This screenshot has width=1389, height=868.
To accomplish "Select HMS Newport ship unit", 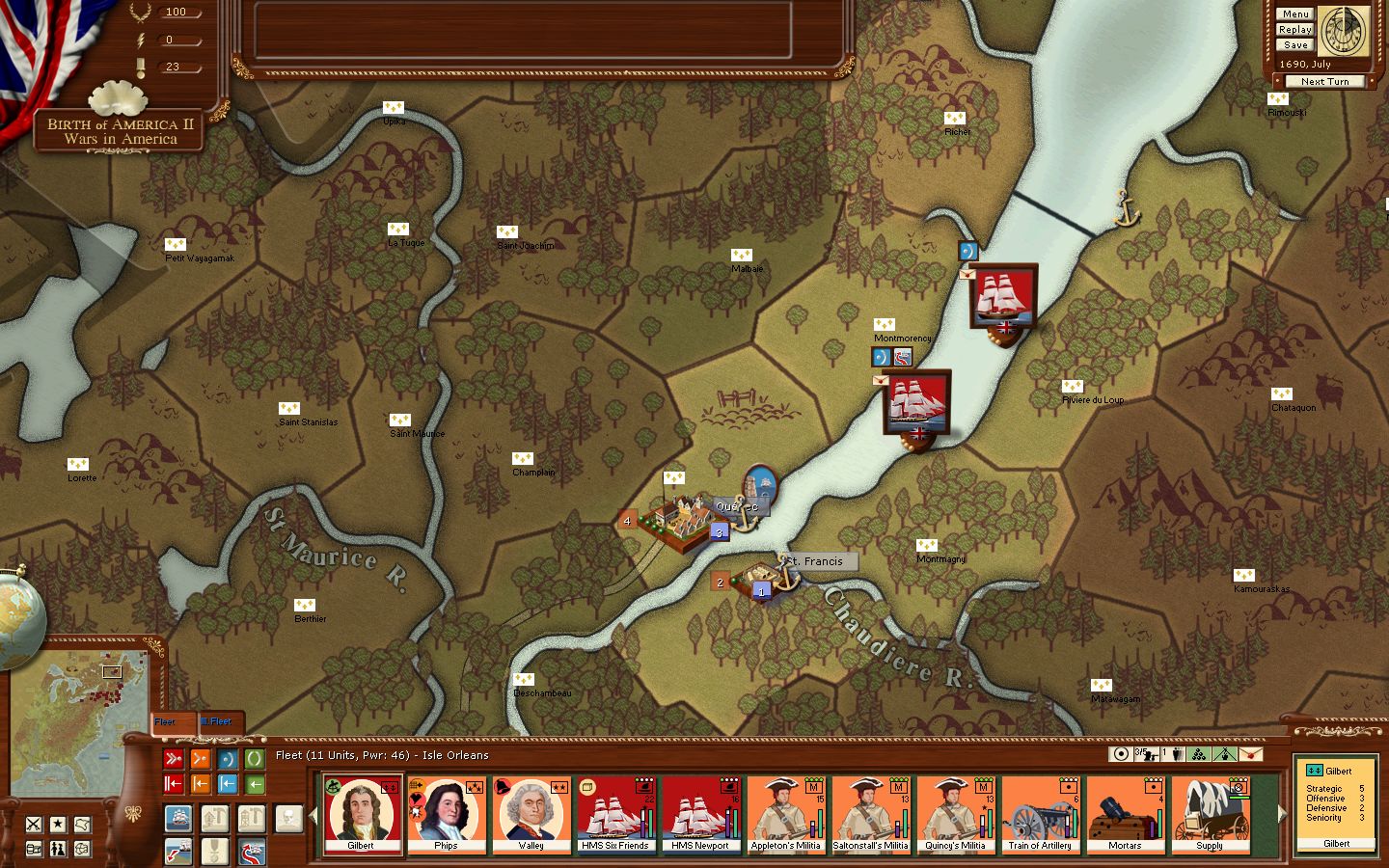I will point(700,815).
